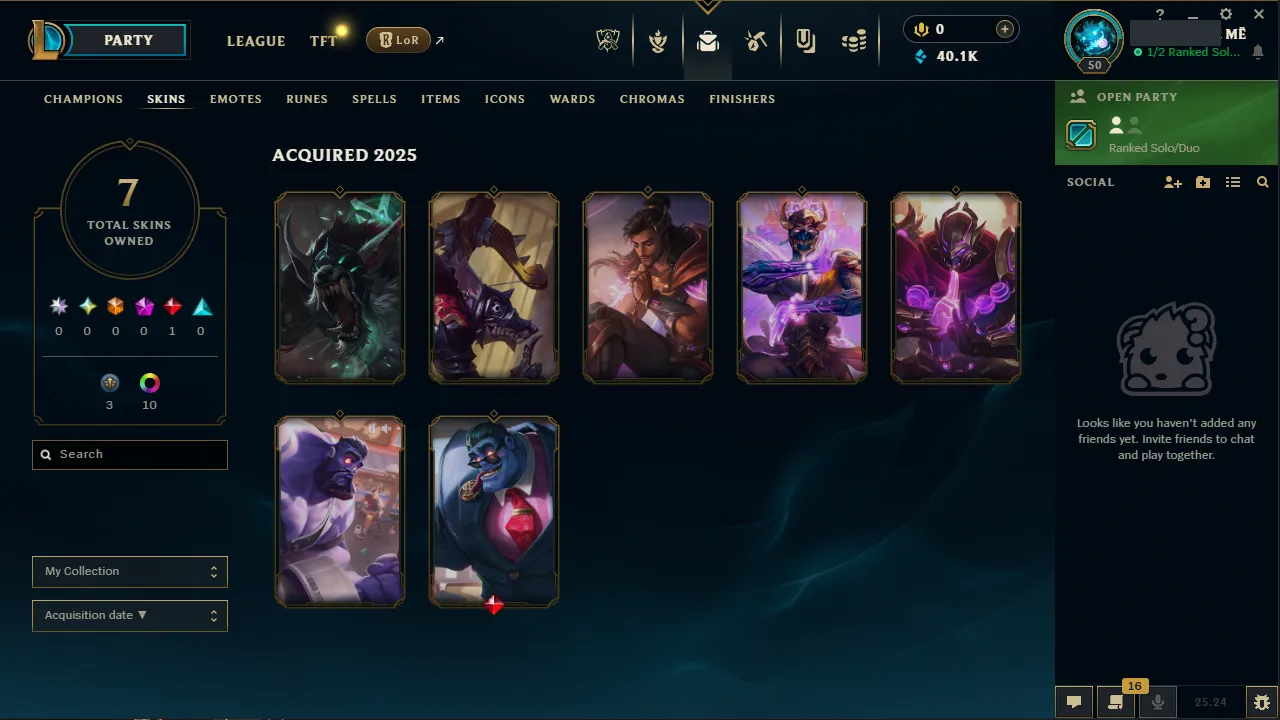The height and width of the screenshot is (720, 1280).
Task: View Your Shop offers
Action: pos(805,41)
